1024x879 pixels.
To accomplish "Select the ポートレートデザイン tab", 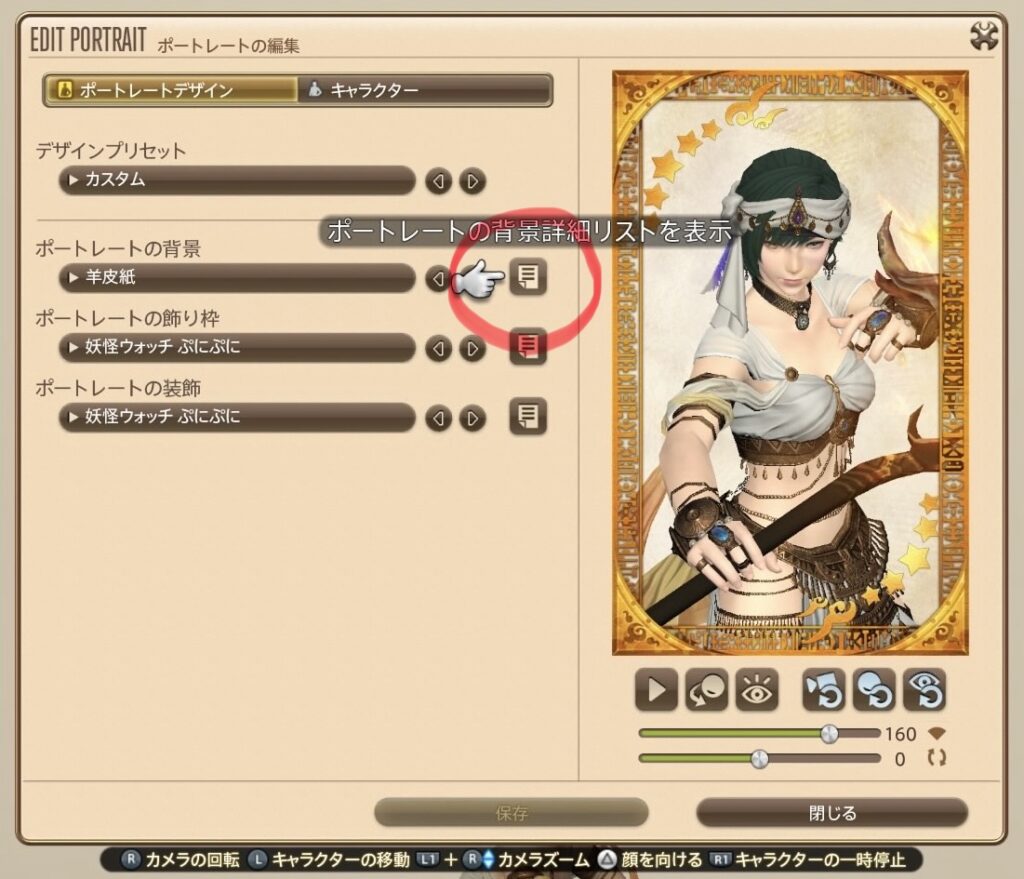I will click(x=171, y=91).
